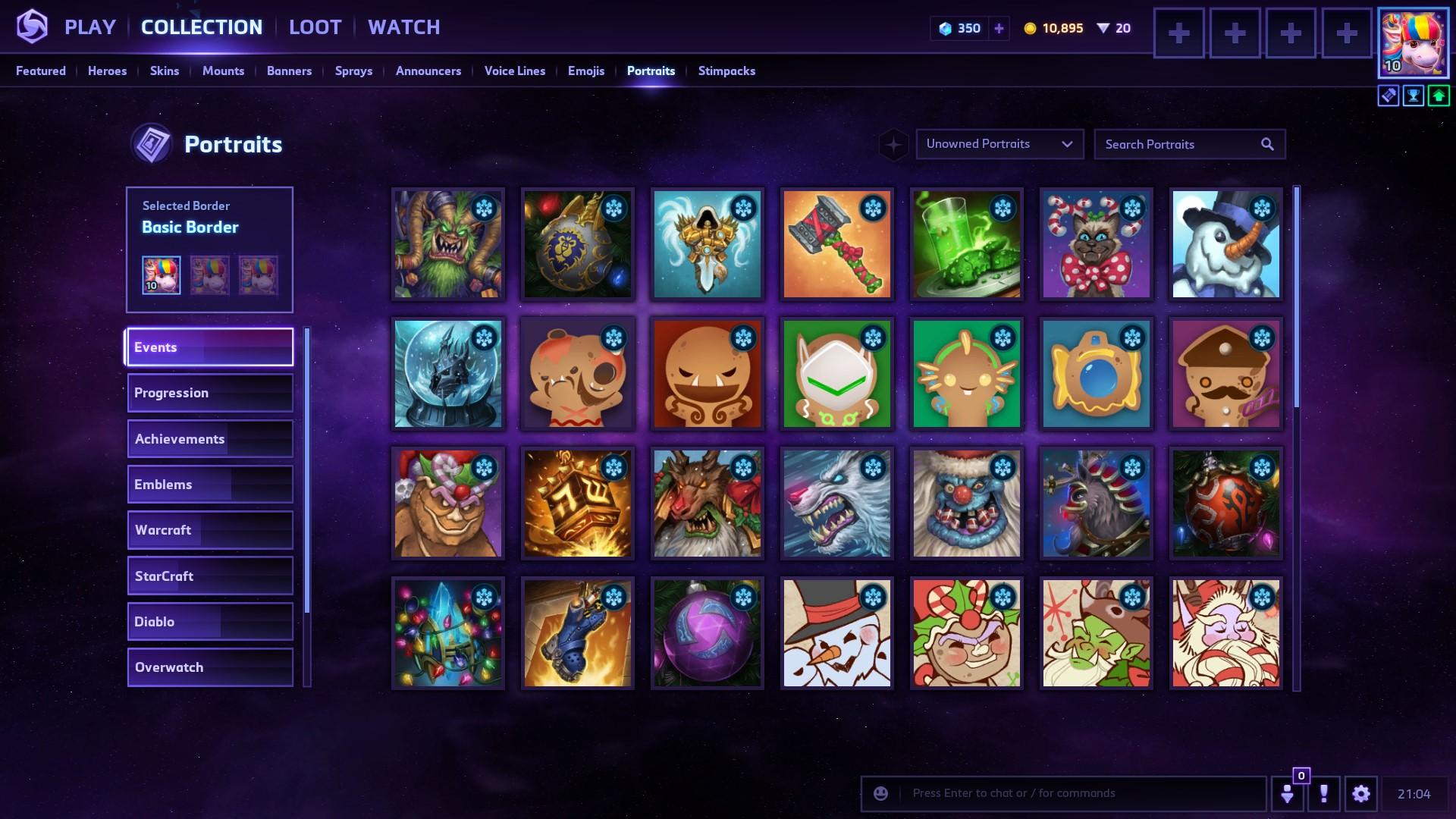Click the plus button to buy gems
The width and height of the screenshot is (1456, 819).
tap(999, 29)
